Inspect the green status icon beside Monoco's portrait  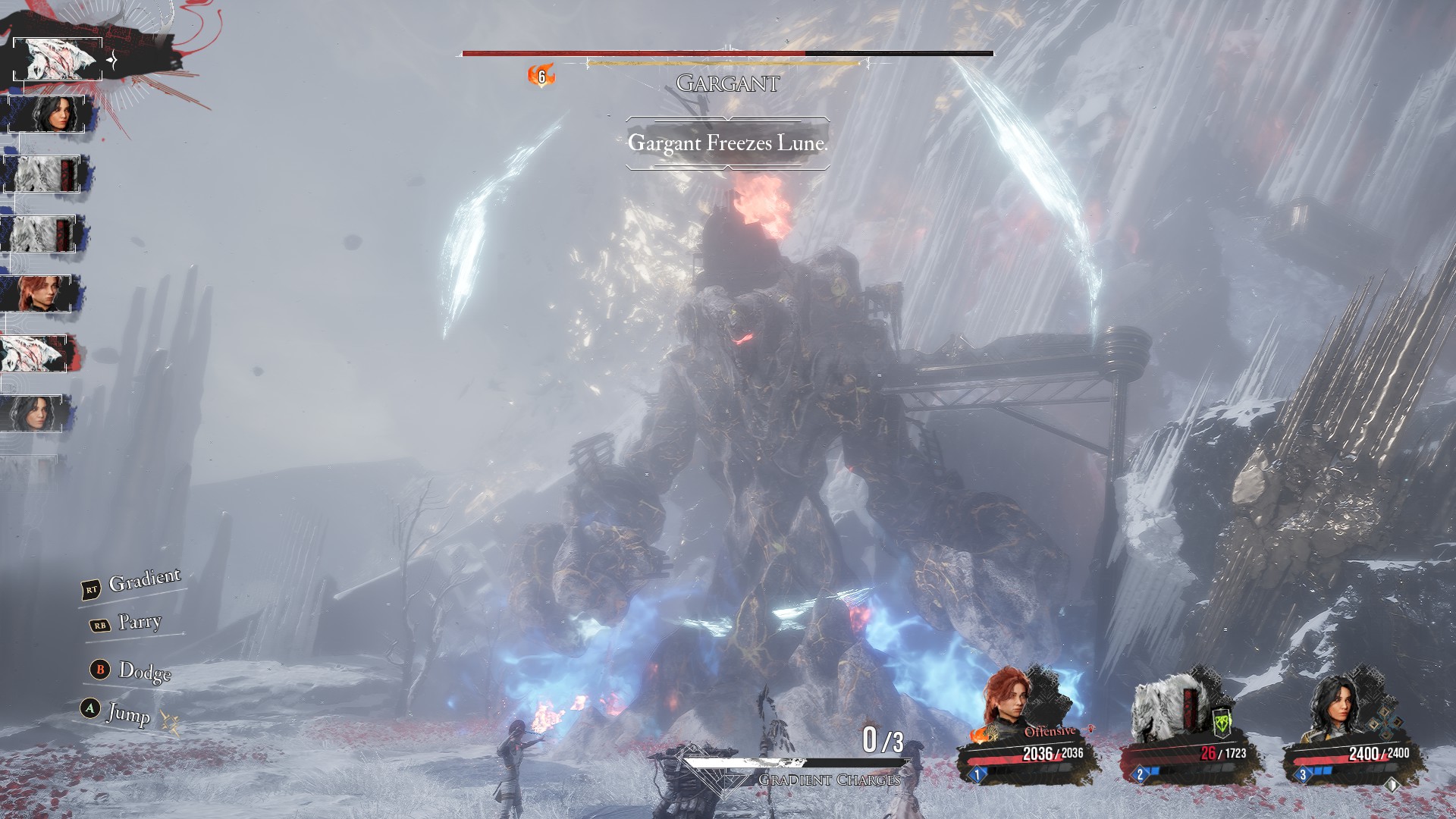[x=1222, y=723]
